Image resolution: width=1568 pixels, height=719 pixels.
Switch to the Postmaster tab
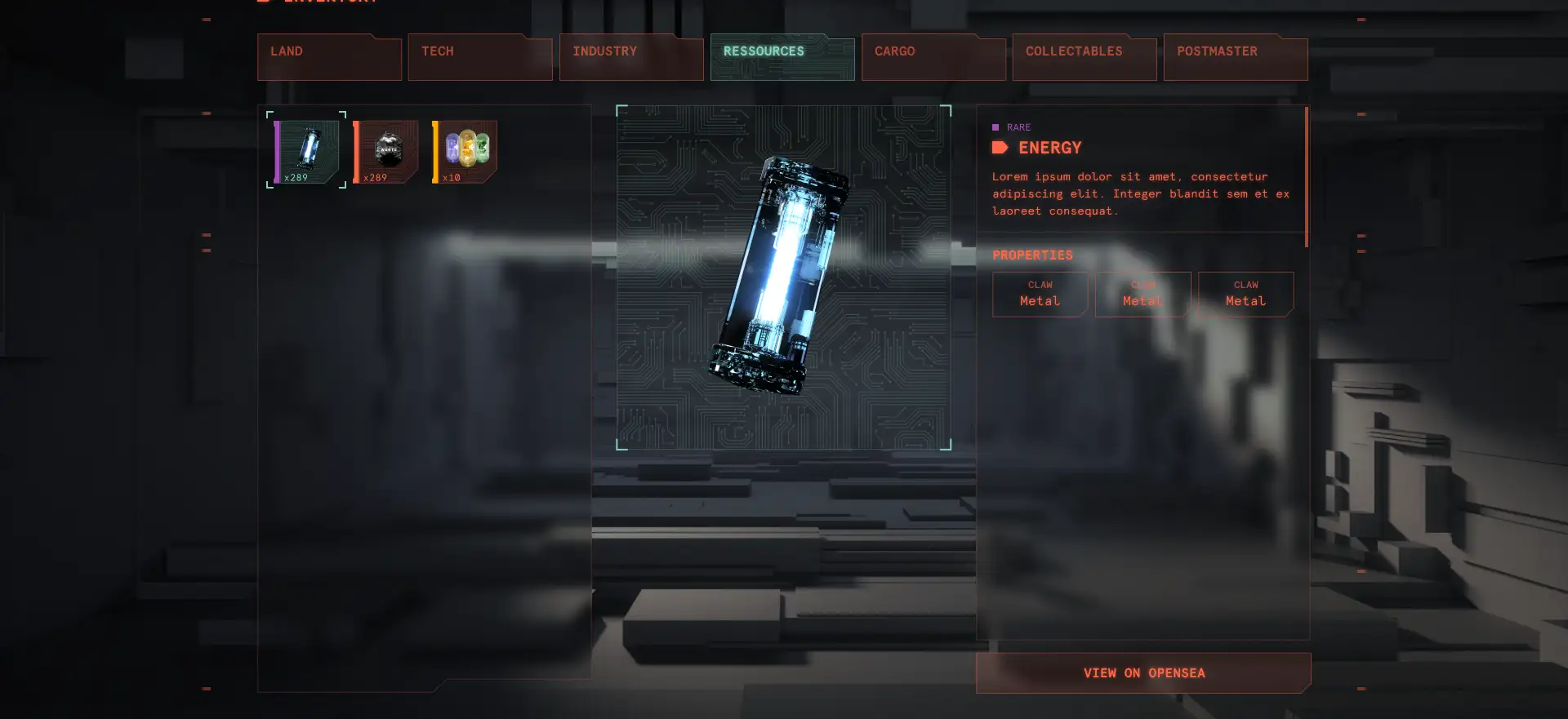tap(1236, 57)
